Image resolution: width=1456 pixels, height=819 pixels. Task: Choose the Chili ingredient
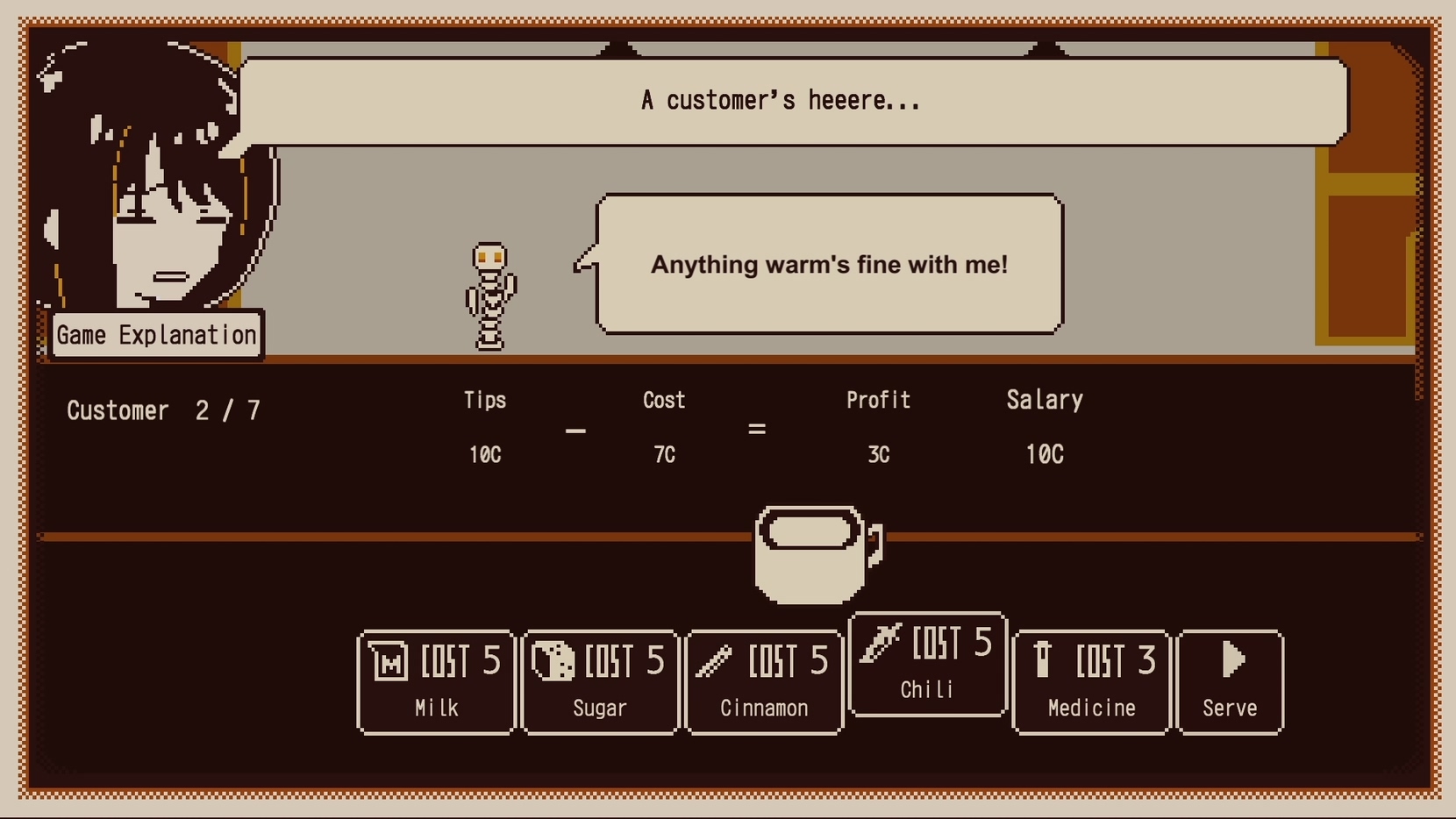(927, 664)
